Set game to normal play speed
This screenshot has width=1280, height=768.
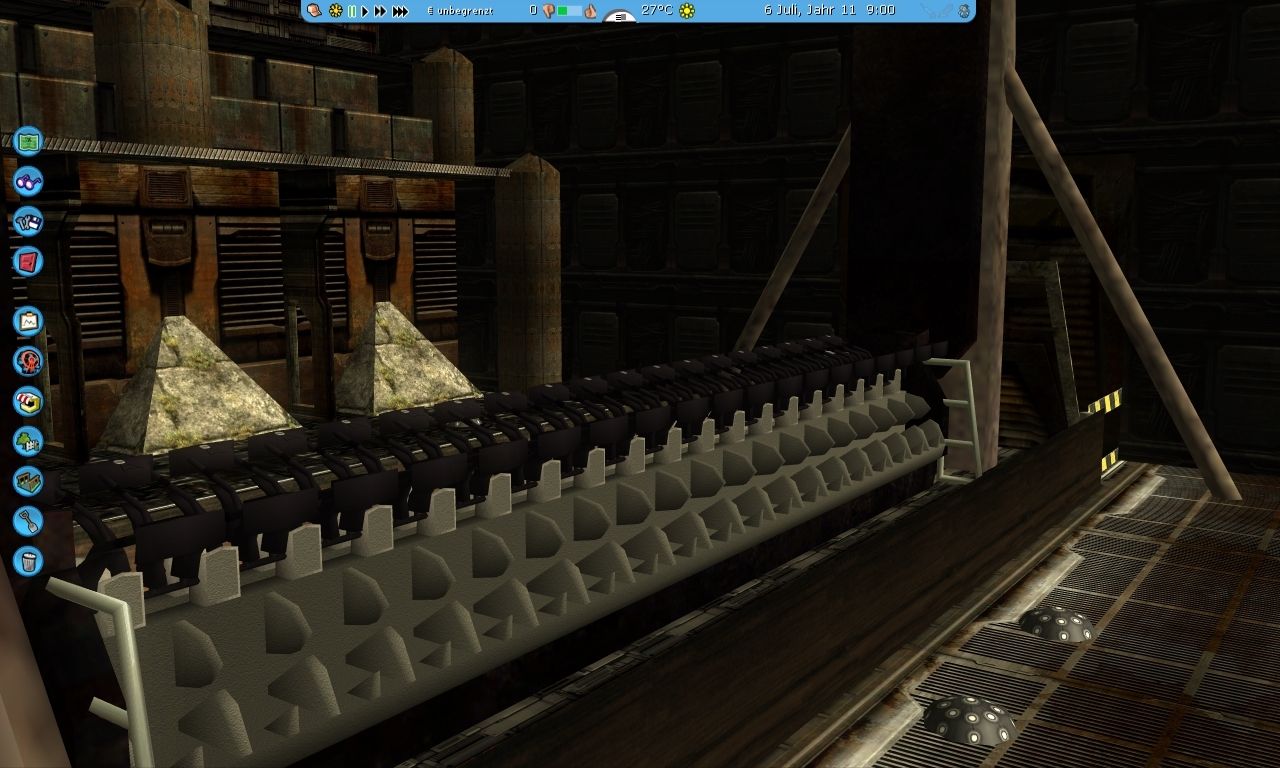[365, 11]
